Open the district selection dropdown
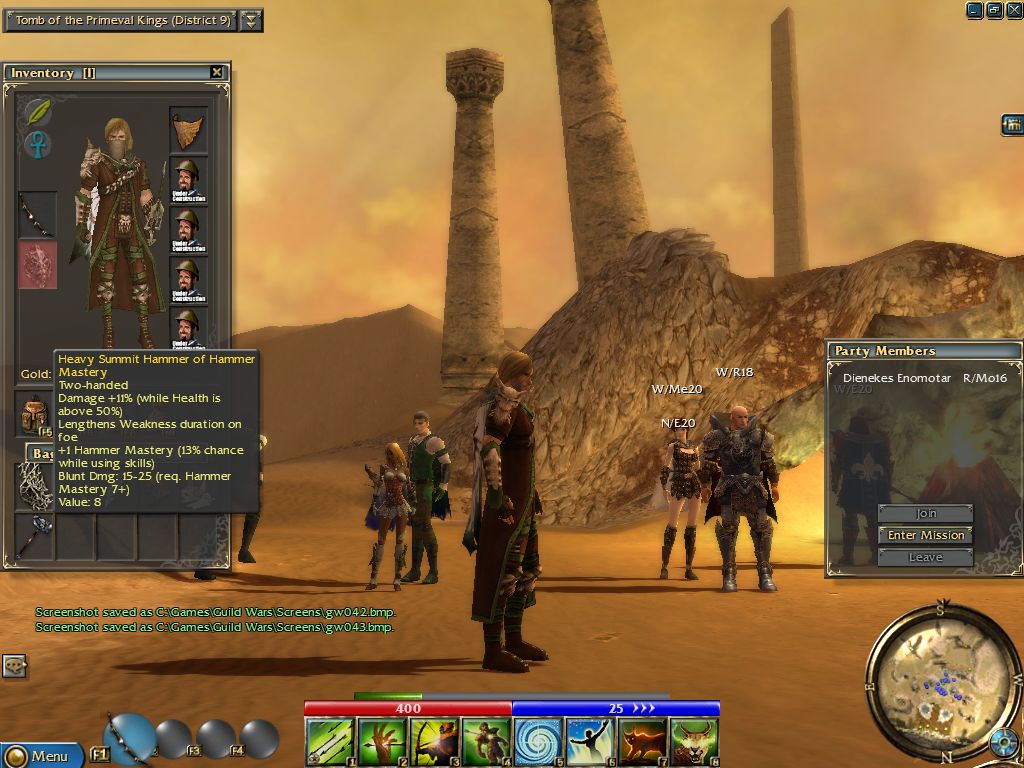 [x=252, y=20]
